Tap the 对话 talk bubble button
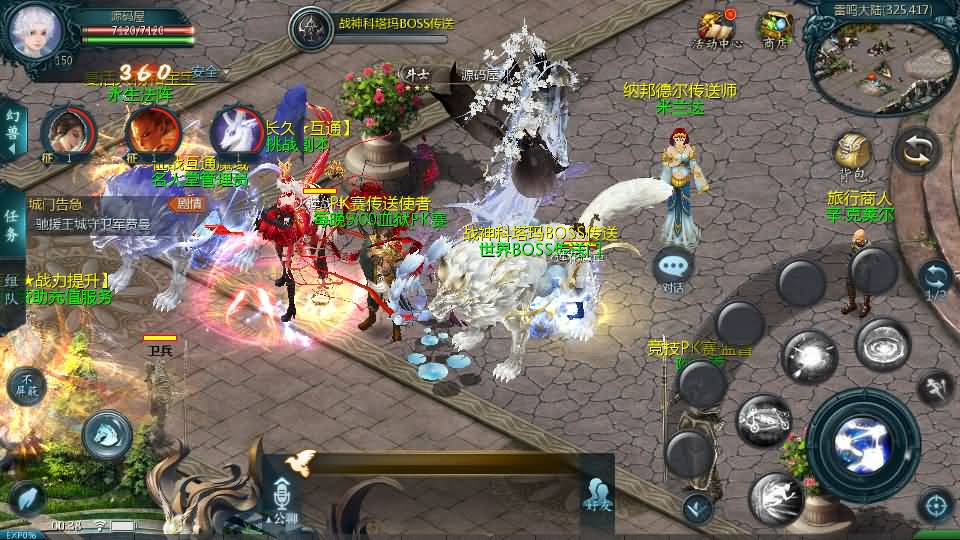The image size is (960, 540). click(x=674, y=268)
